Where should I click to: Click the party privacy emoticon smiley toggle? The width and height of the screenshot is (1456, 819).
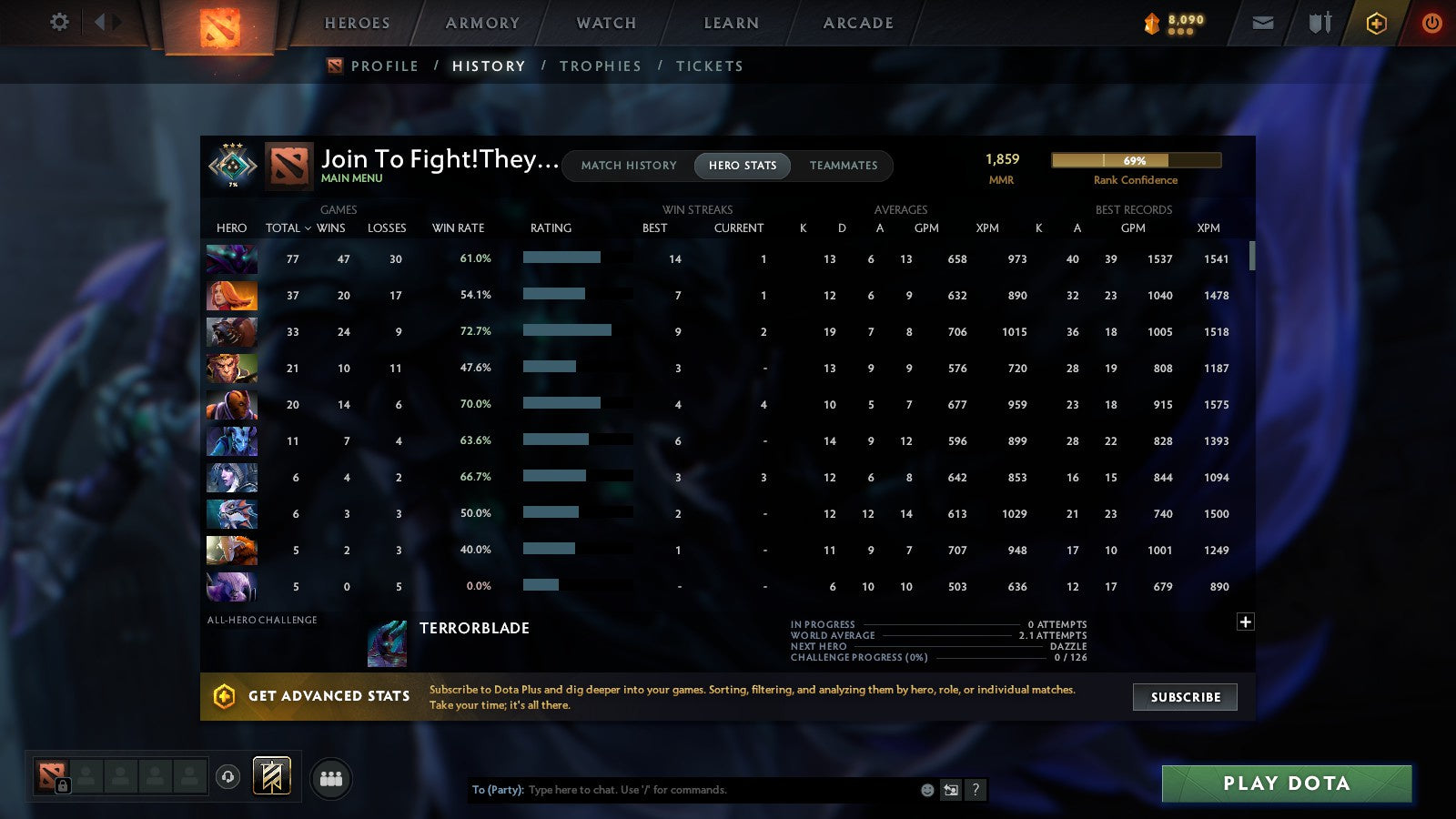(x=925, y=790)
